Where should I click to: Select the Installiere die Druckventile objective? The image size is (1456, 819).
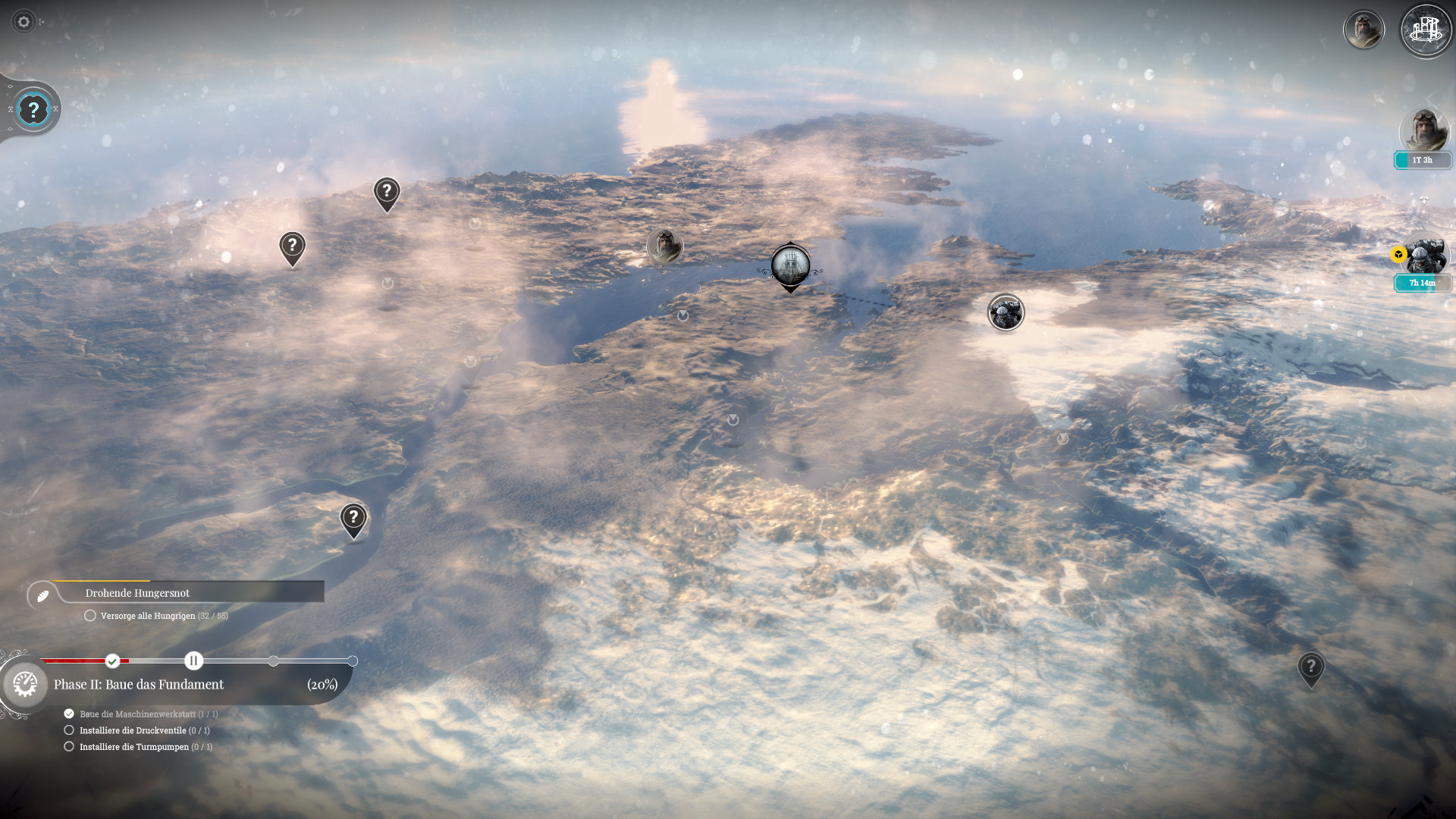133,730
